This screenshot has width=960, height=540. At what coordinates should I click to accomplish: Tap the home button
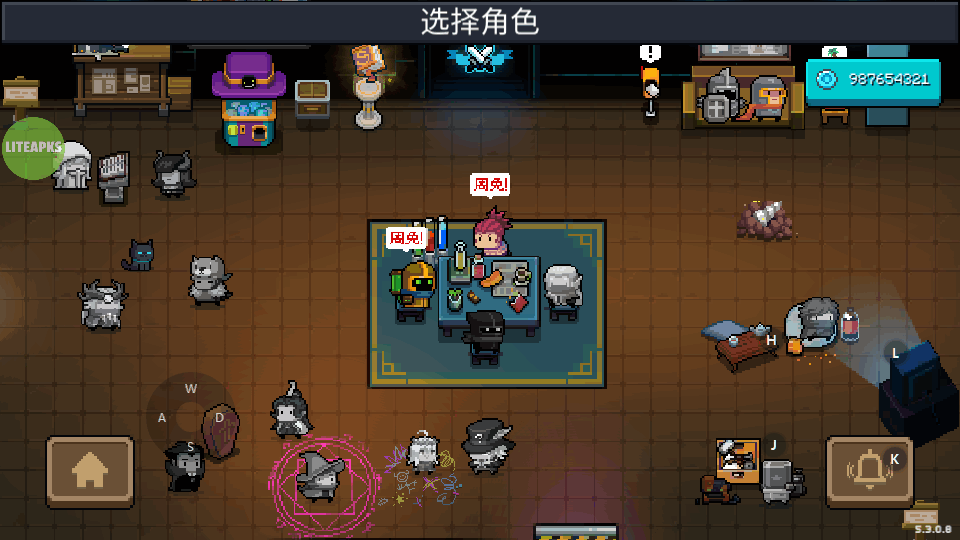tap(90, 470)
